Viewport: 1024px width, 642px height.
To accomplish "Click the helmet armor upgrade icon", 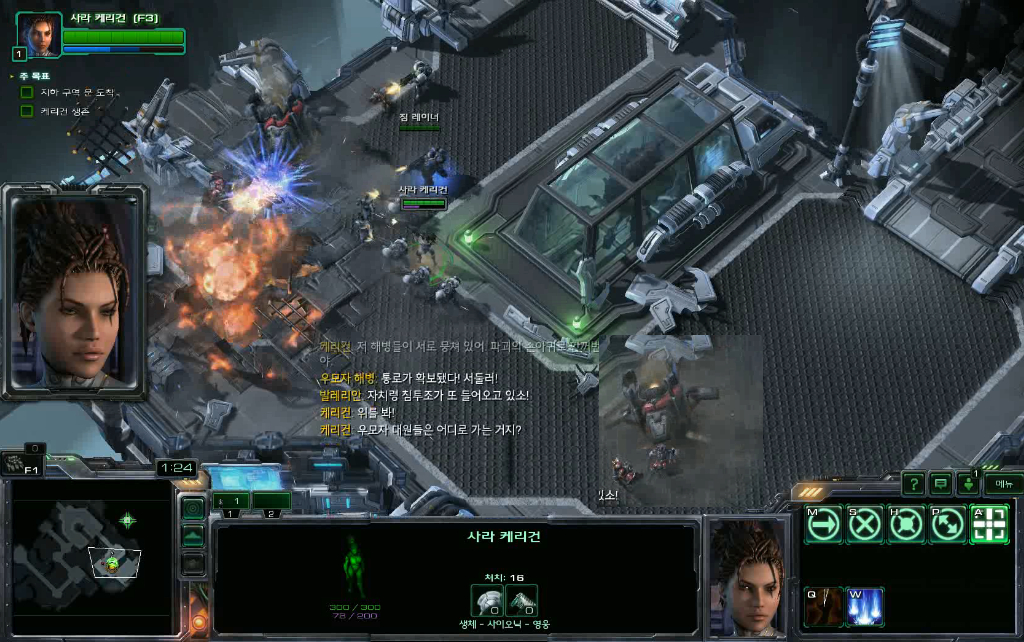I will click(487, 599).
